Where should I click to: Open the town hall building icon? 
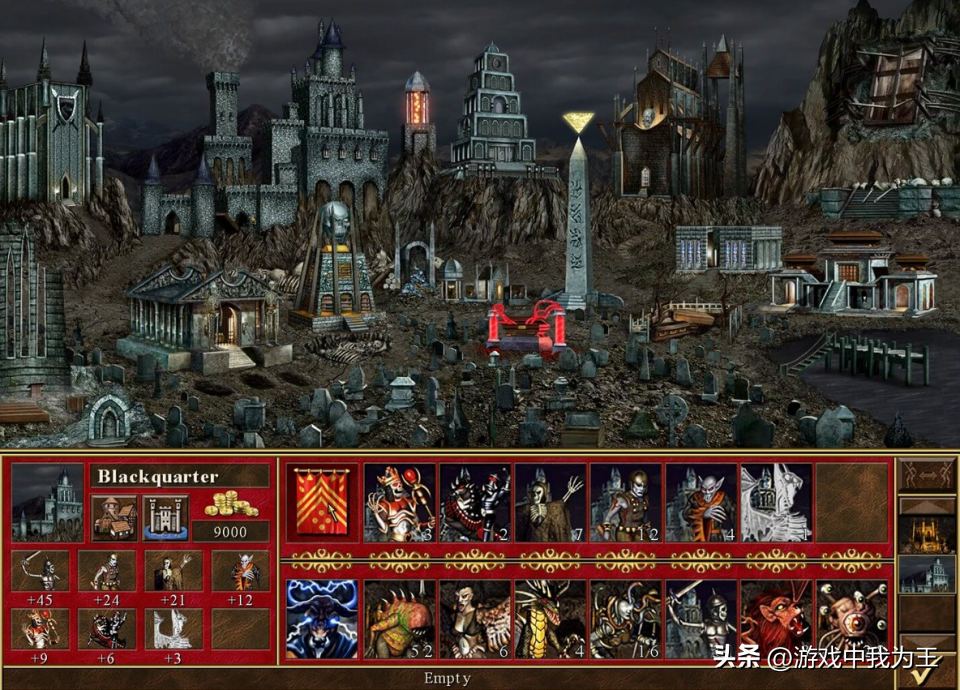(113, 517)
